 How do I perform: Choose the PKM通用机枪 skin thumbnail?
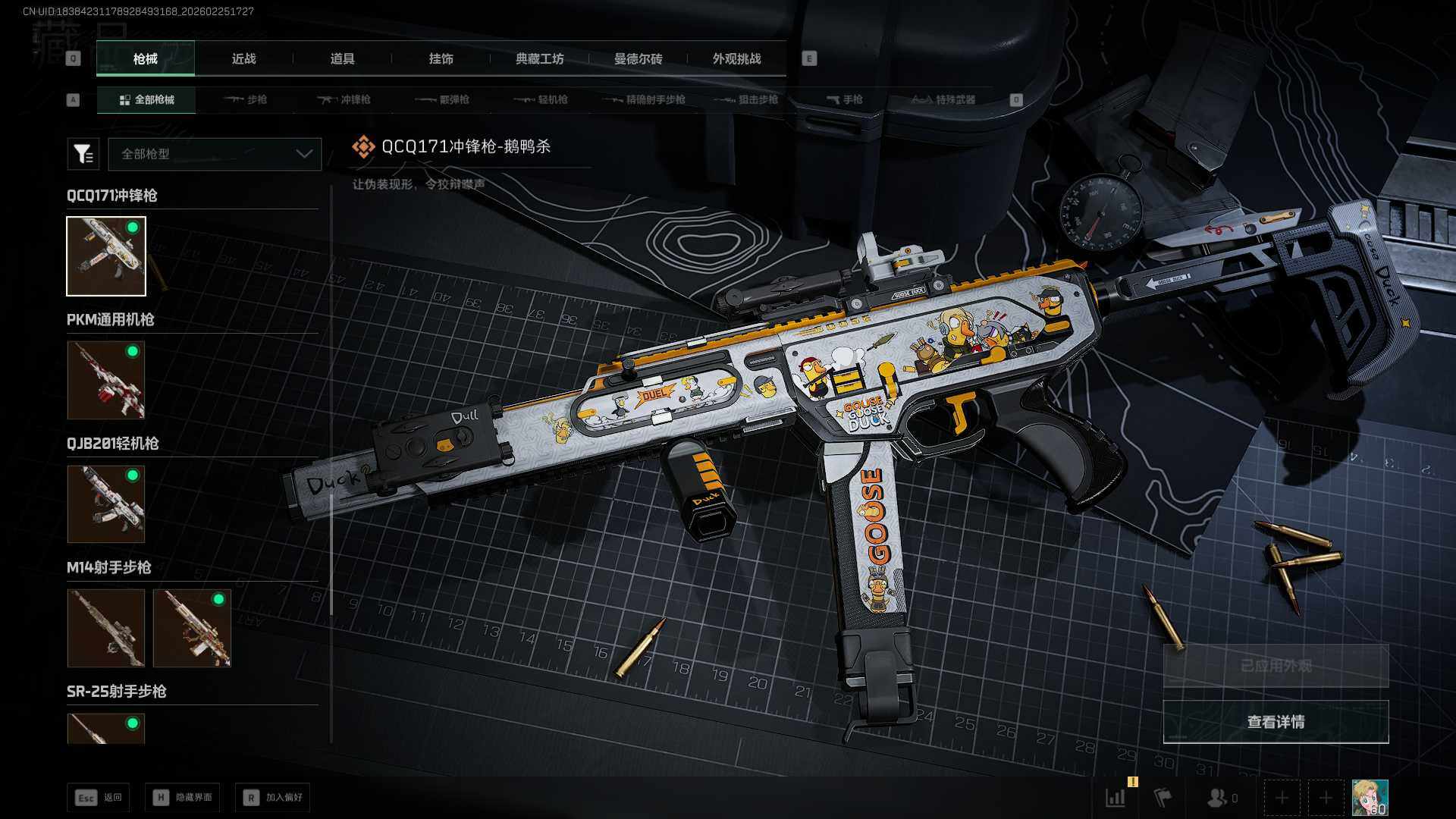pos(106,380)
